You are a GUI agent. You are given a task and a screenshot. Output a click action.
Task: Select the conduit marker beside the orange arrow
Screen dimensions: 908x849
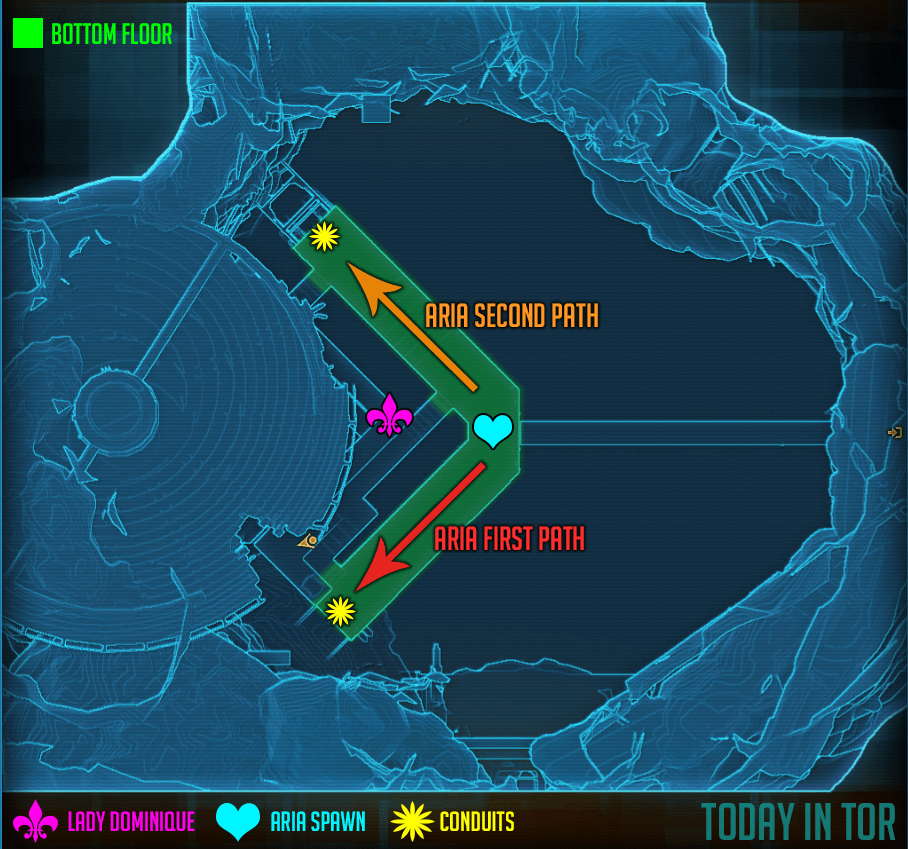click(324, 236)
